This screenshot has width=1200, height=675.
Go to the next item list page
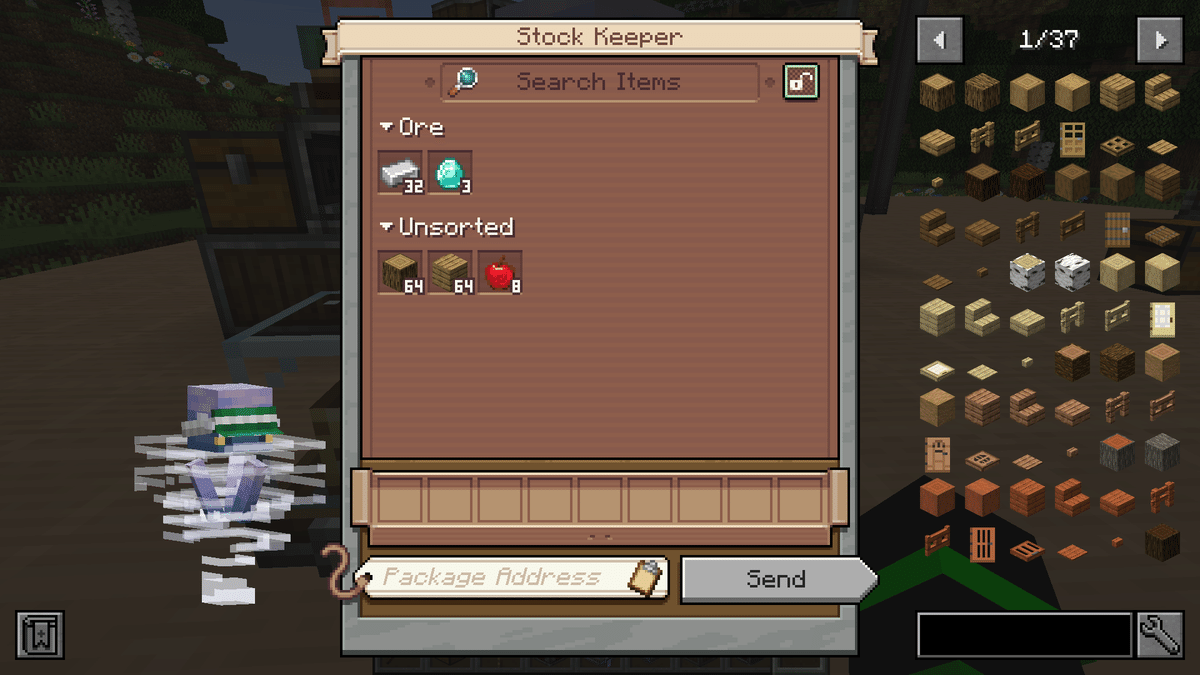1160,40
